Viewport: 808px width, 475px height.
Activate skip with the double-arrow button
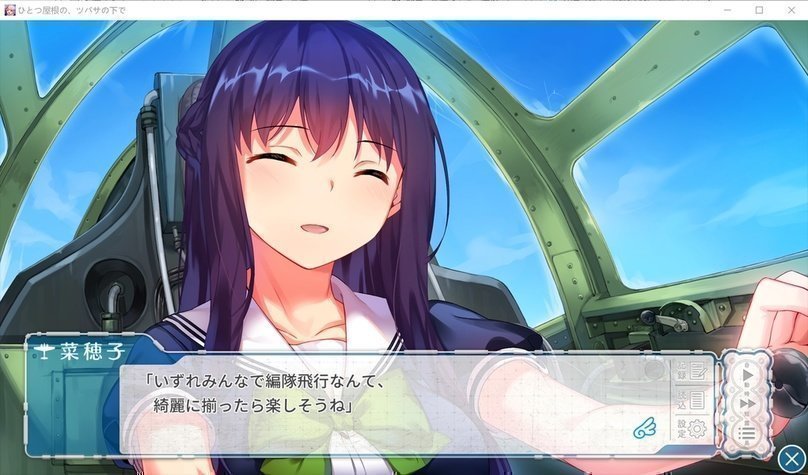pyautogui.click(x=746, y=403)
